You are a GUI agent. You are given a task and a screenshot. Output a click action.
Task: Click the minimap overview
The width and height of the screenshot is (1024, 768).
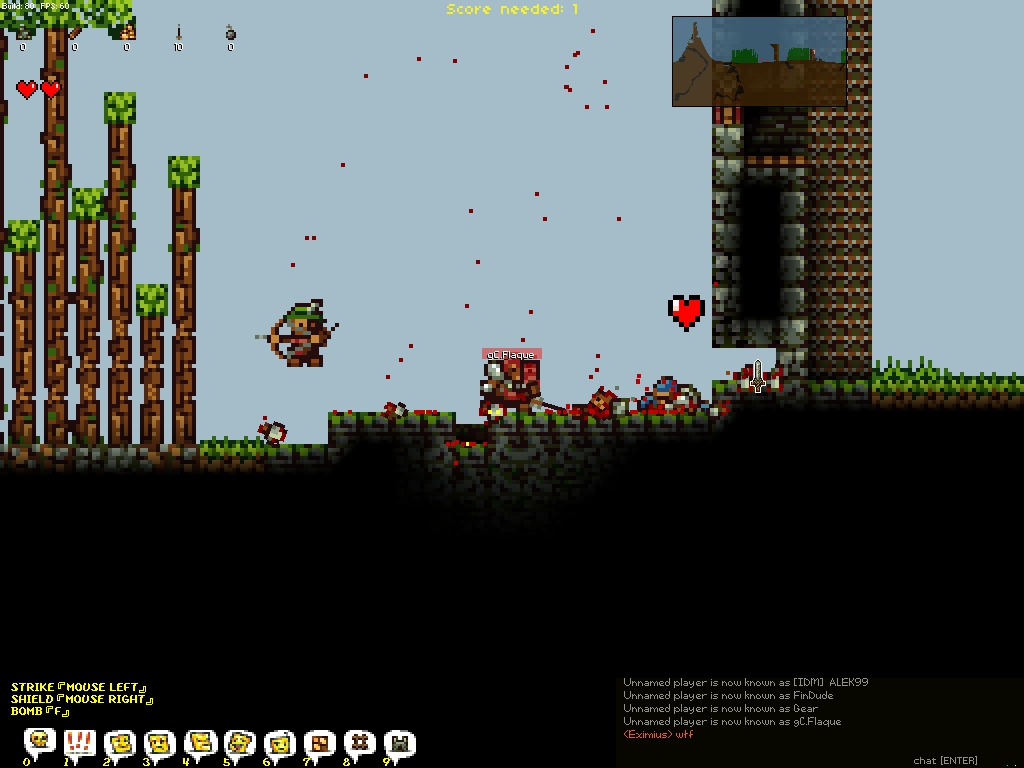coord(759,61)
